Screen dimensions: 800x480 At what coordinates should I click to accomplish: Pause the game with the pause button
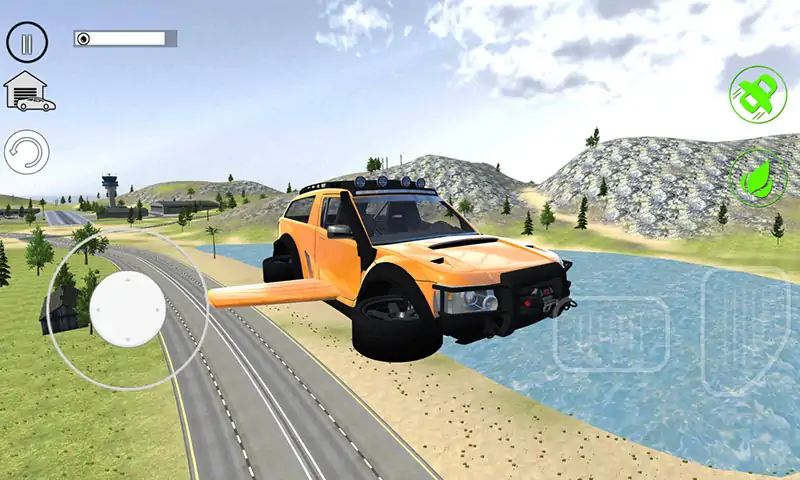[x=27, y=42]
